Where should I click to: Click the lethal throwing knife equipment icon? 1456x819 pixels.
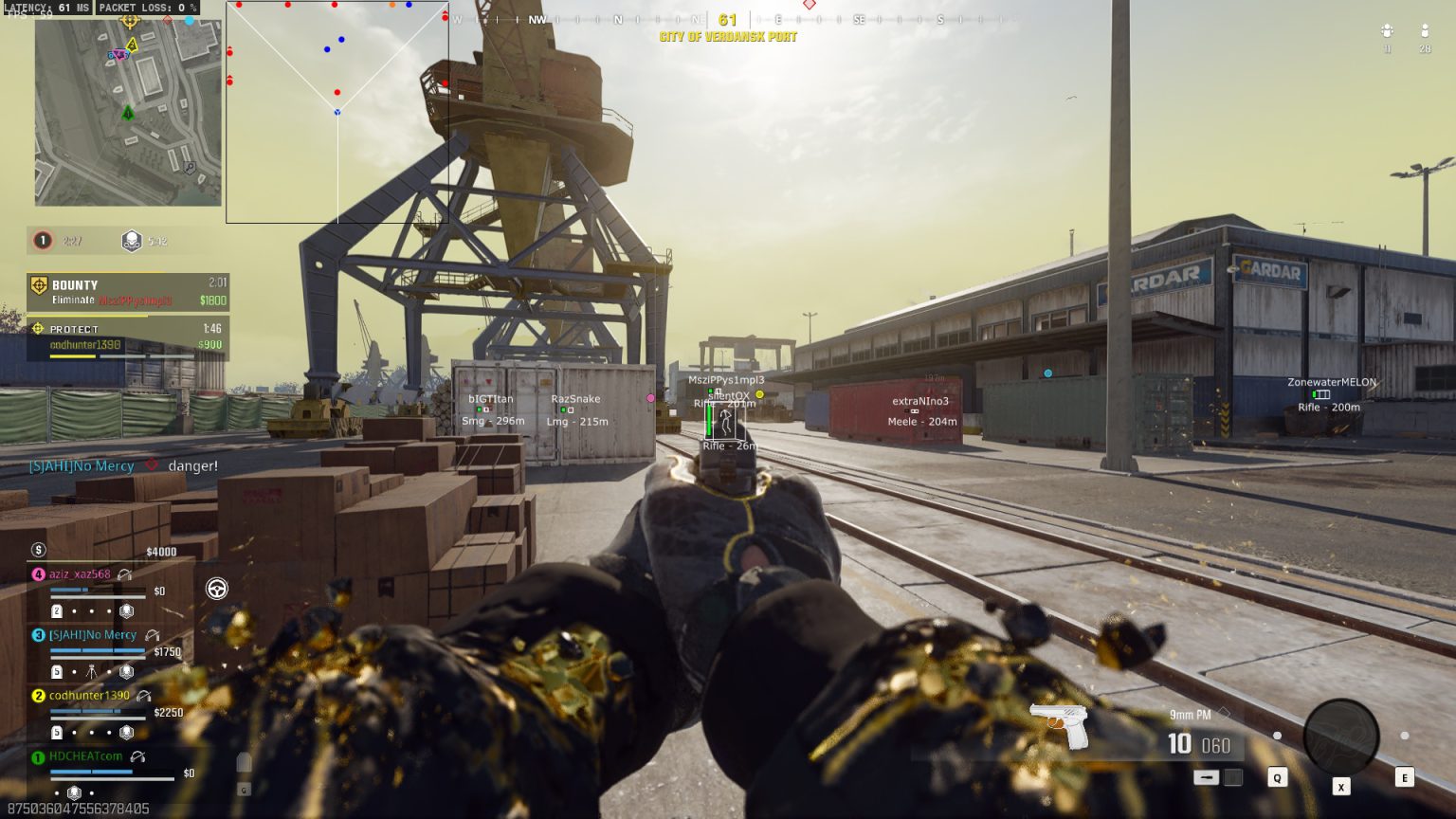[x=1207, y=776]
